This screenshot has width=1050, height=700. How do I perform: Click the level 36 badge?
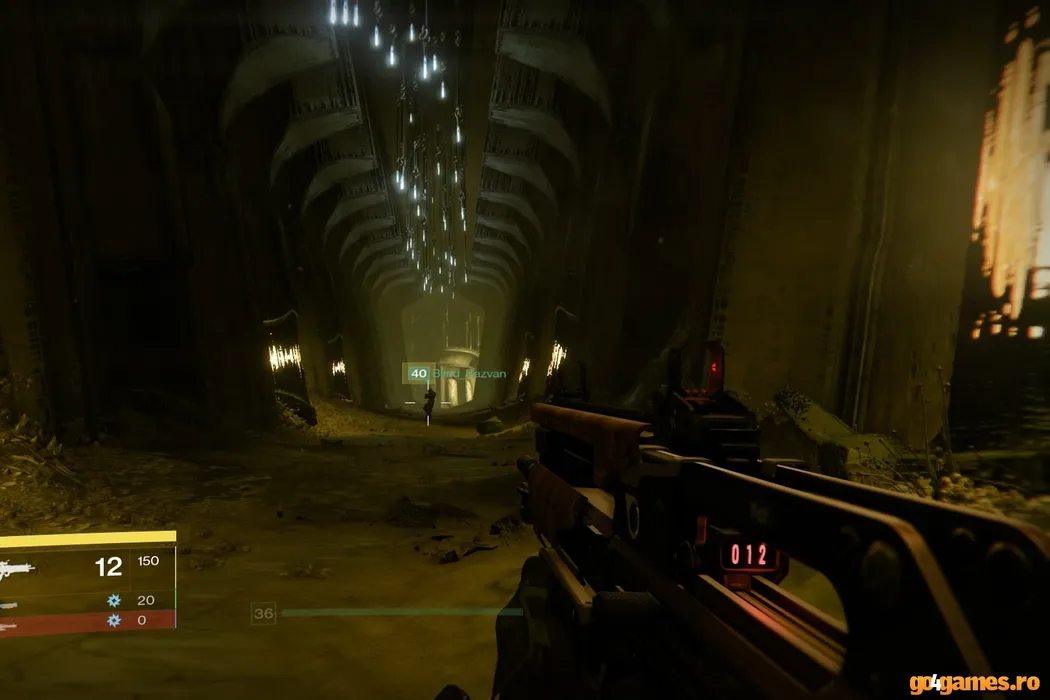point(263,613)
